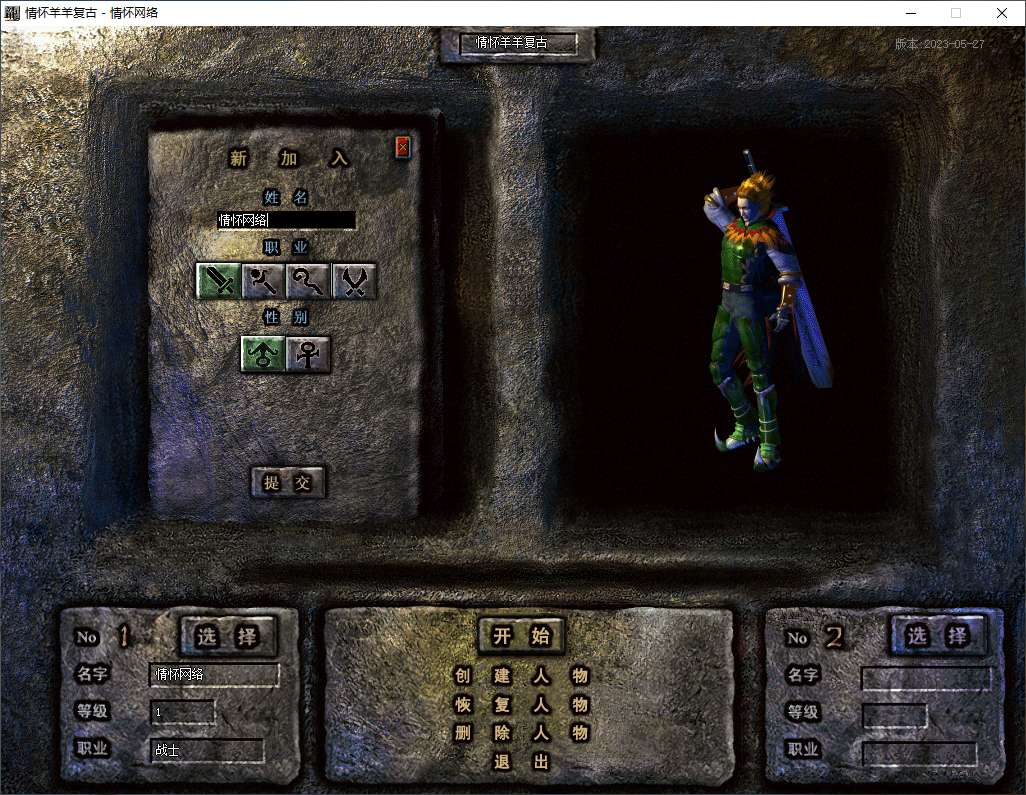Image resolution: width=1026 pixels, height=795 pixels.
Task: Click the 姓名 name input field
Action: coord(286,220)
